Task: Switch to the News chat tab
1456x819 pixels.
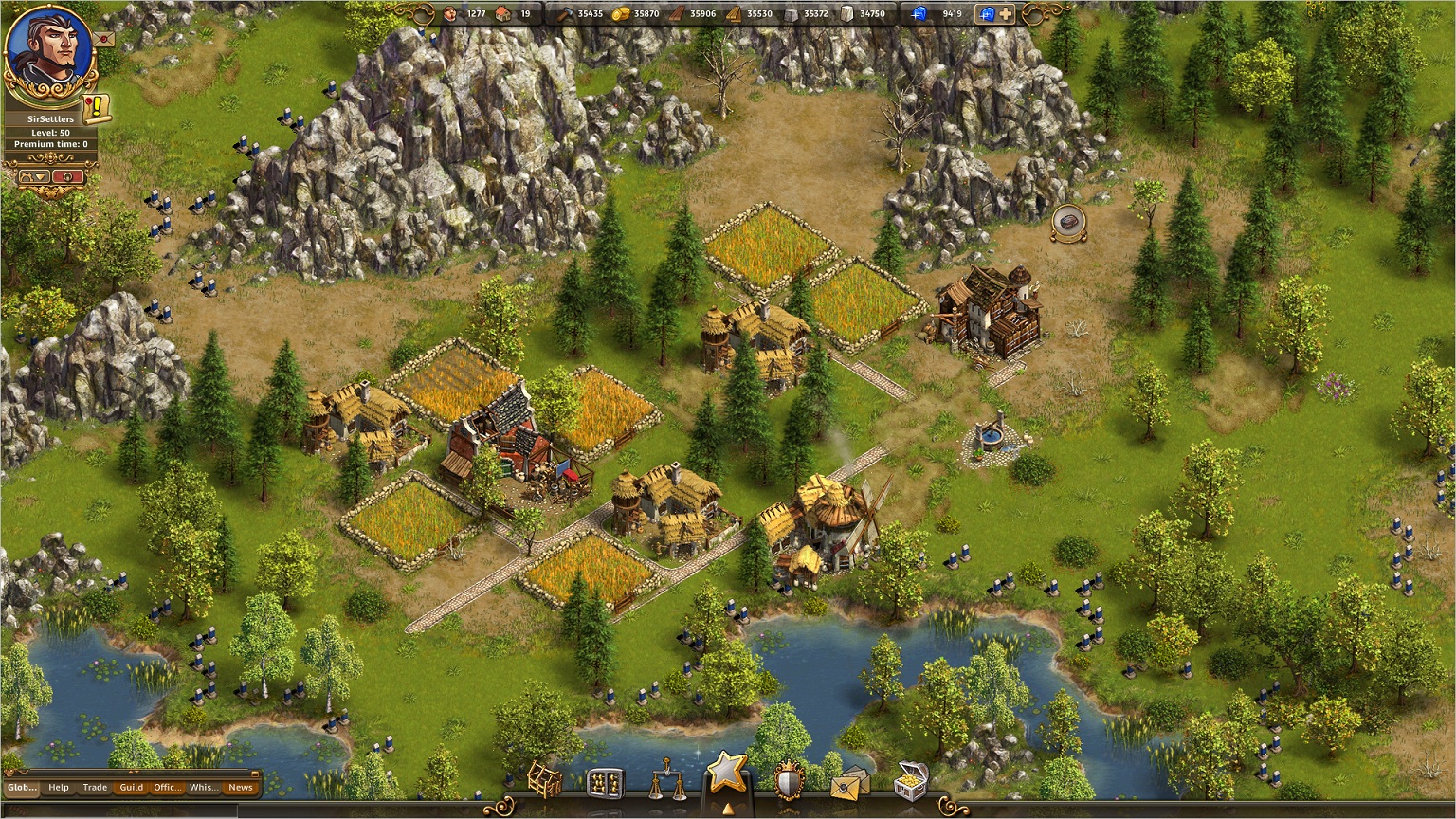Action: coord(241,787)
